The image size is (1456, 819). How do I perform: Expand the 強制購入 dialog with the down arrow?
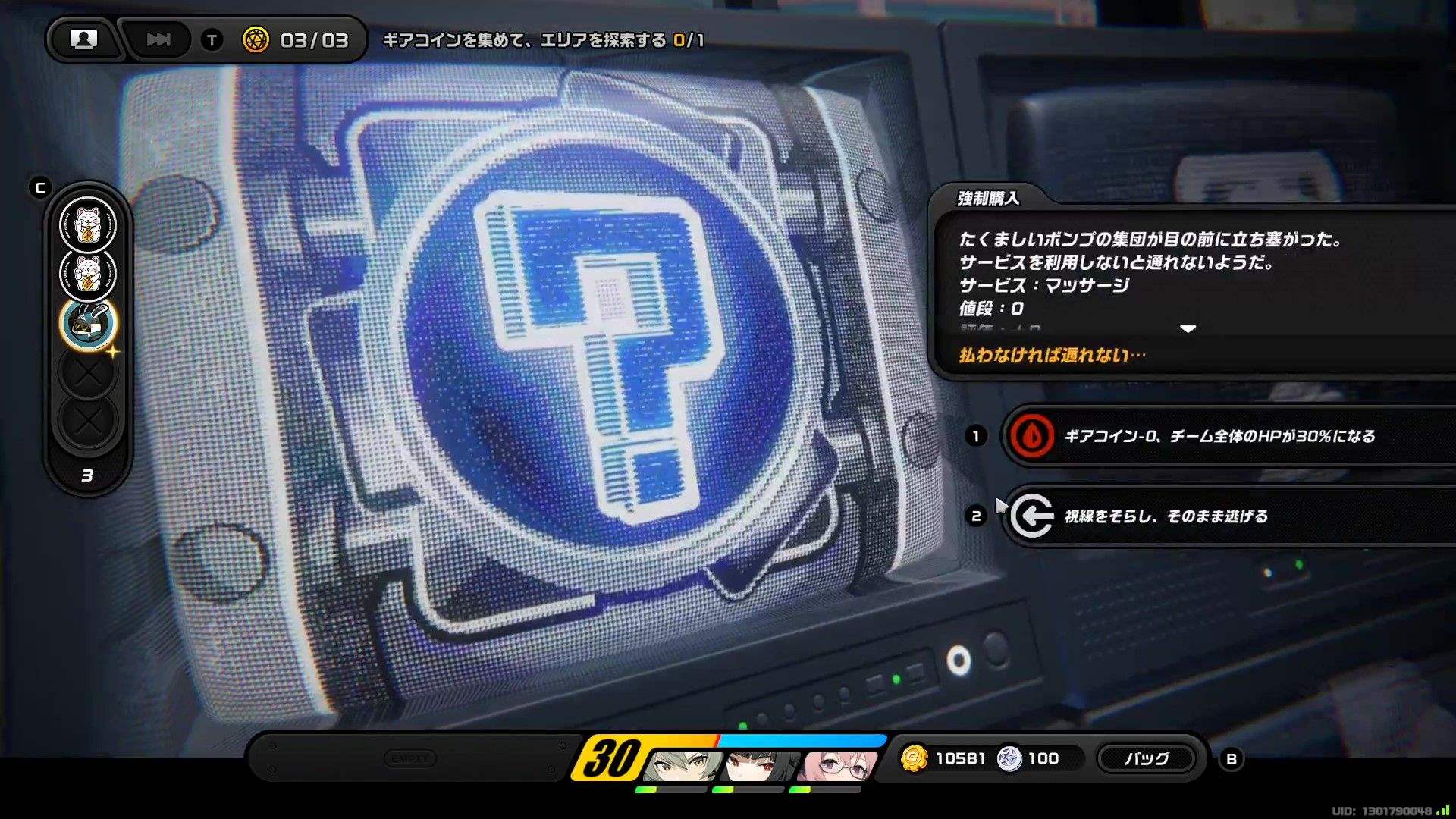[1188, 329]
